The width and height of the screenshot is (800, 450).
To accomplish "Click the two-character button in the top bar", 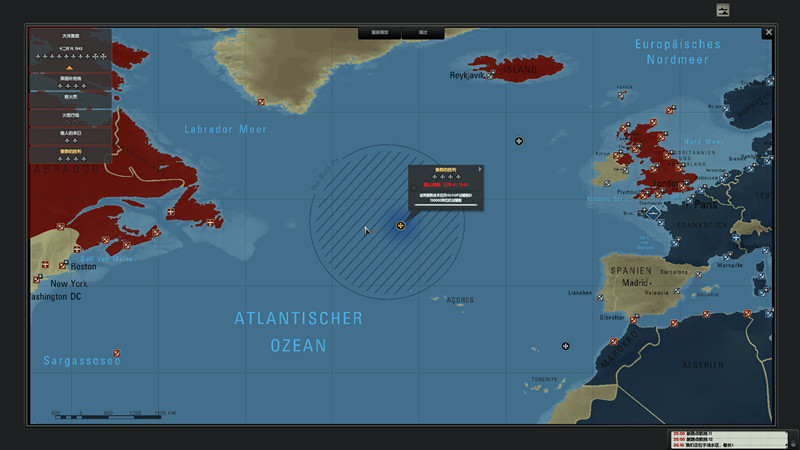I will [x=423, y=33].
